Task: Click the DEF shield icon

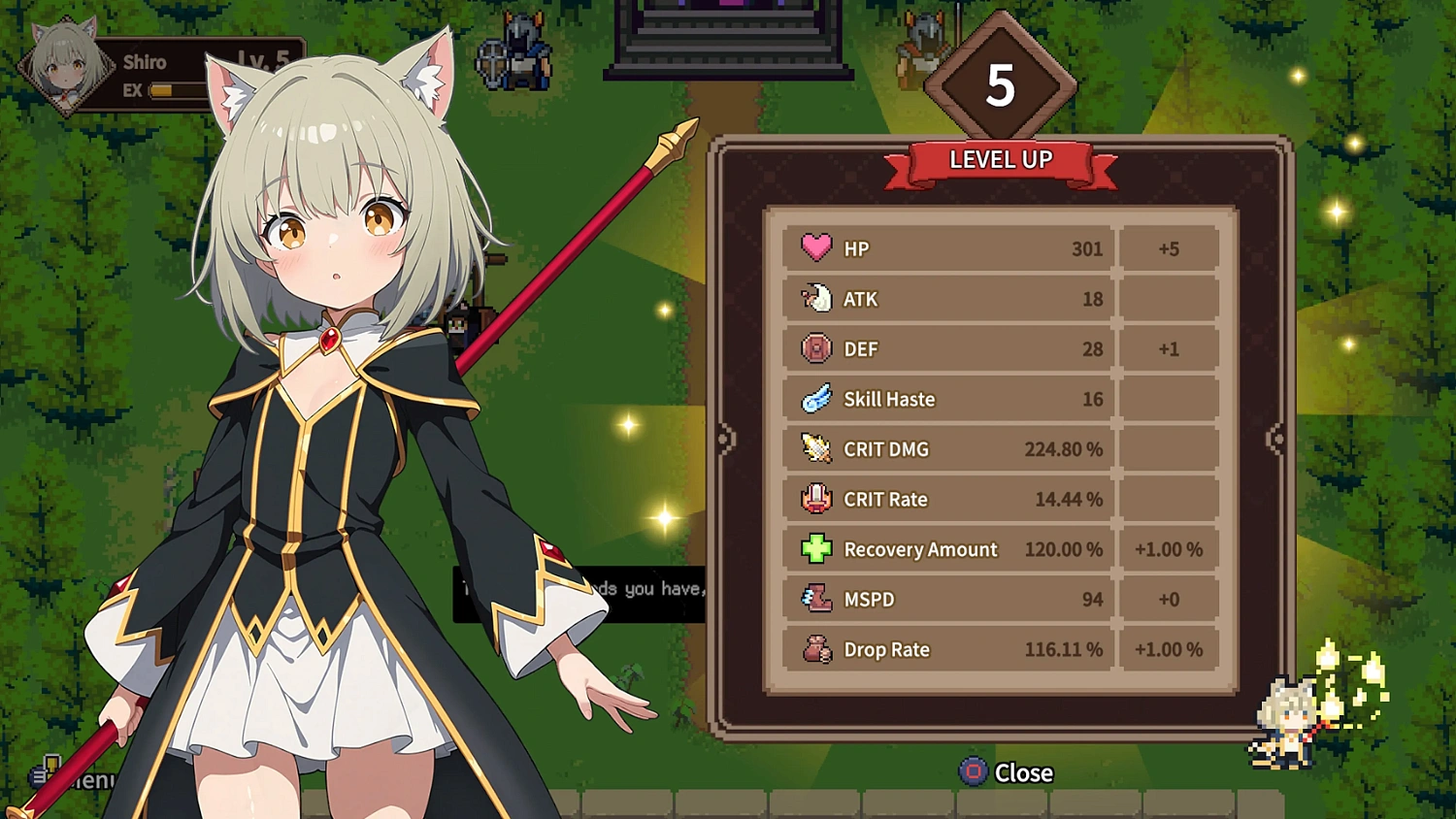Action: [x=815, y=348]
